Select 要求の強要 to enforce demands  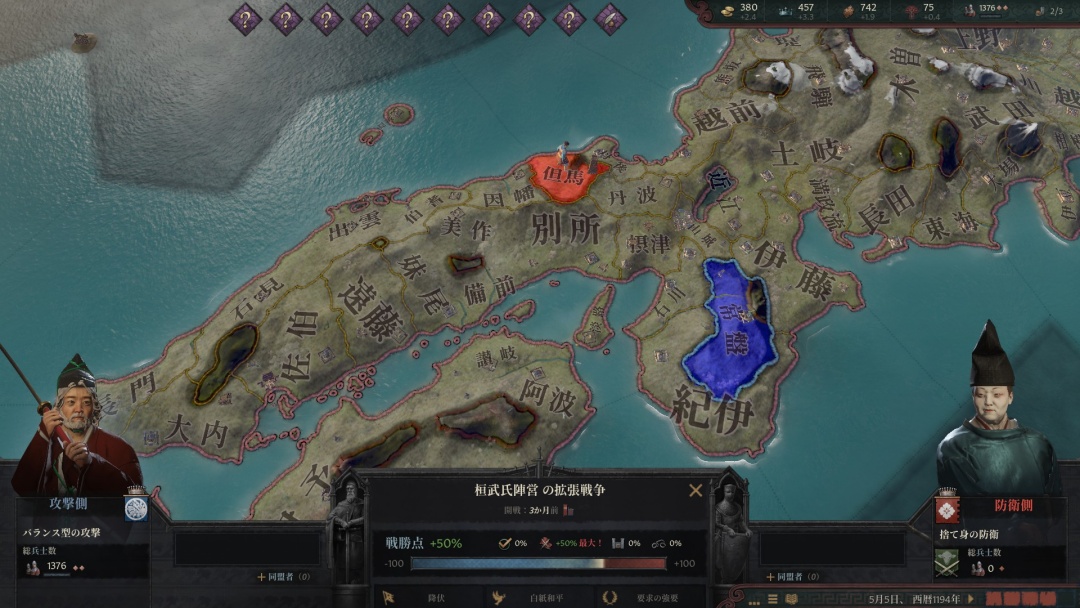(x=648, y=598)
